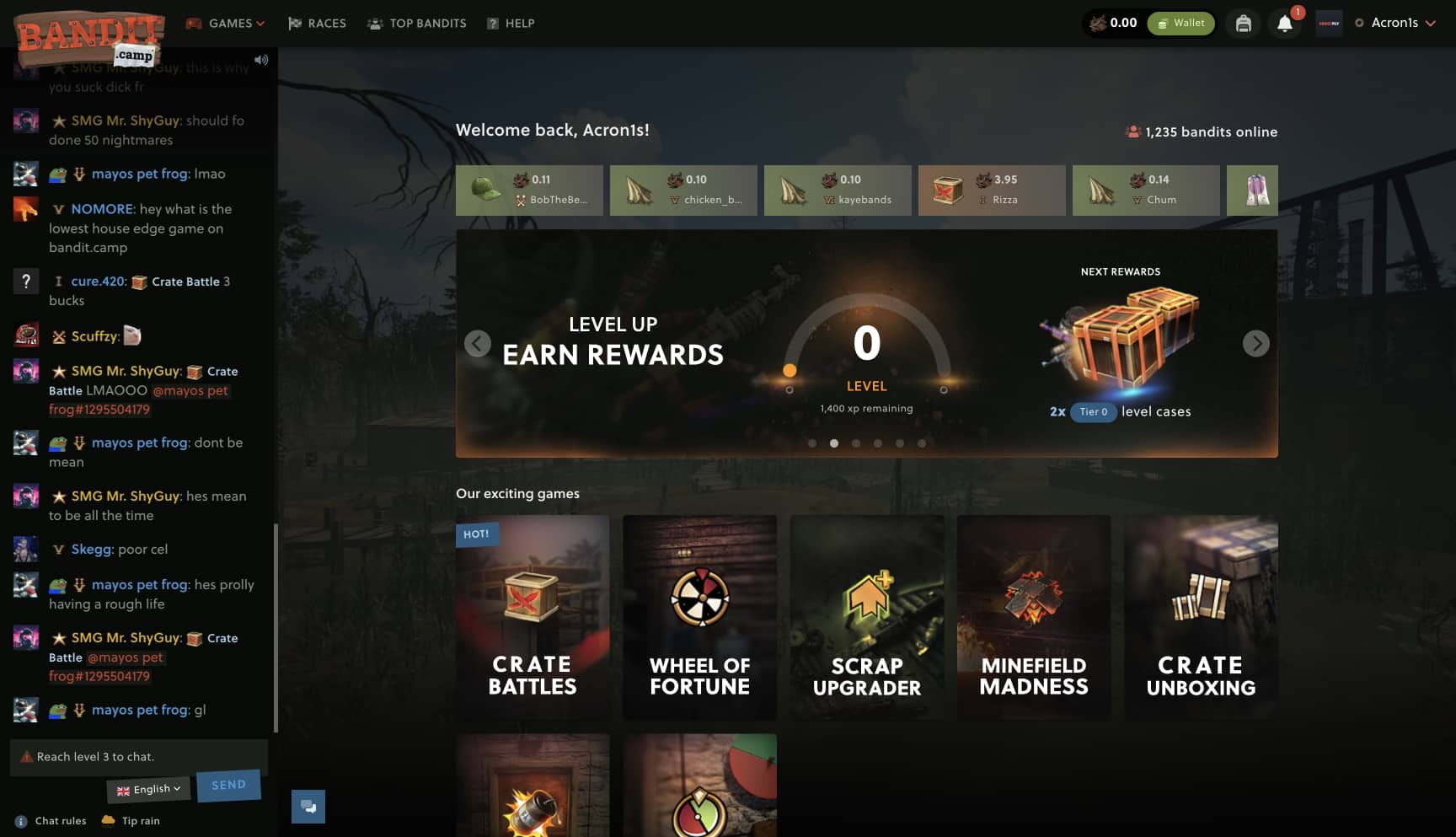The width and height of the screenshot is (1456, 837).
Task: Open the Wallet
Action: point(1180,24)
